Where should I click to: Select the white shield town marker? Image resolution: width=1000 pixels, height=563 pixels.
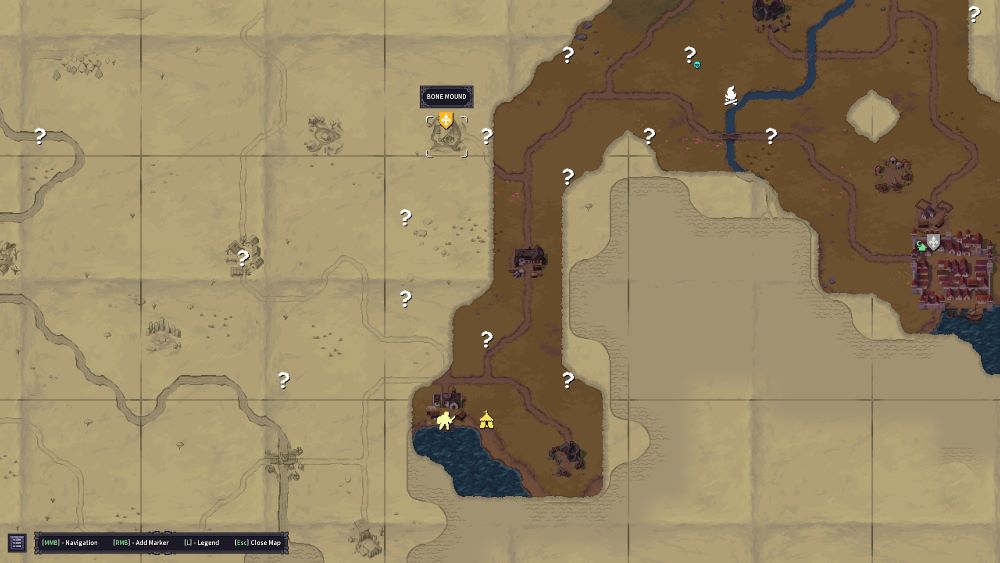click(x=933, y=242)
